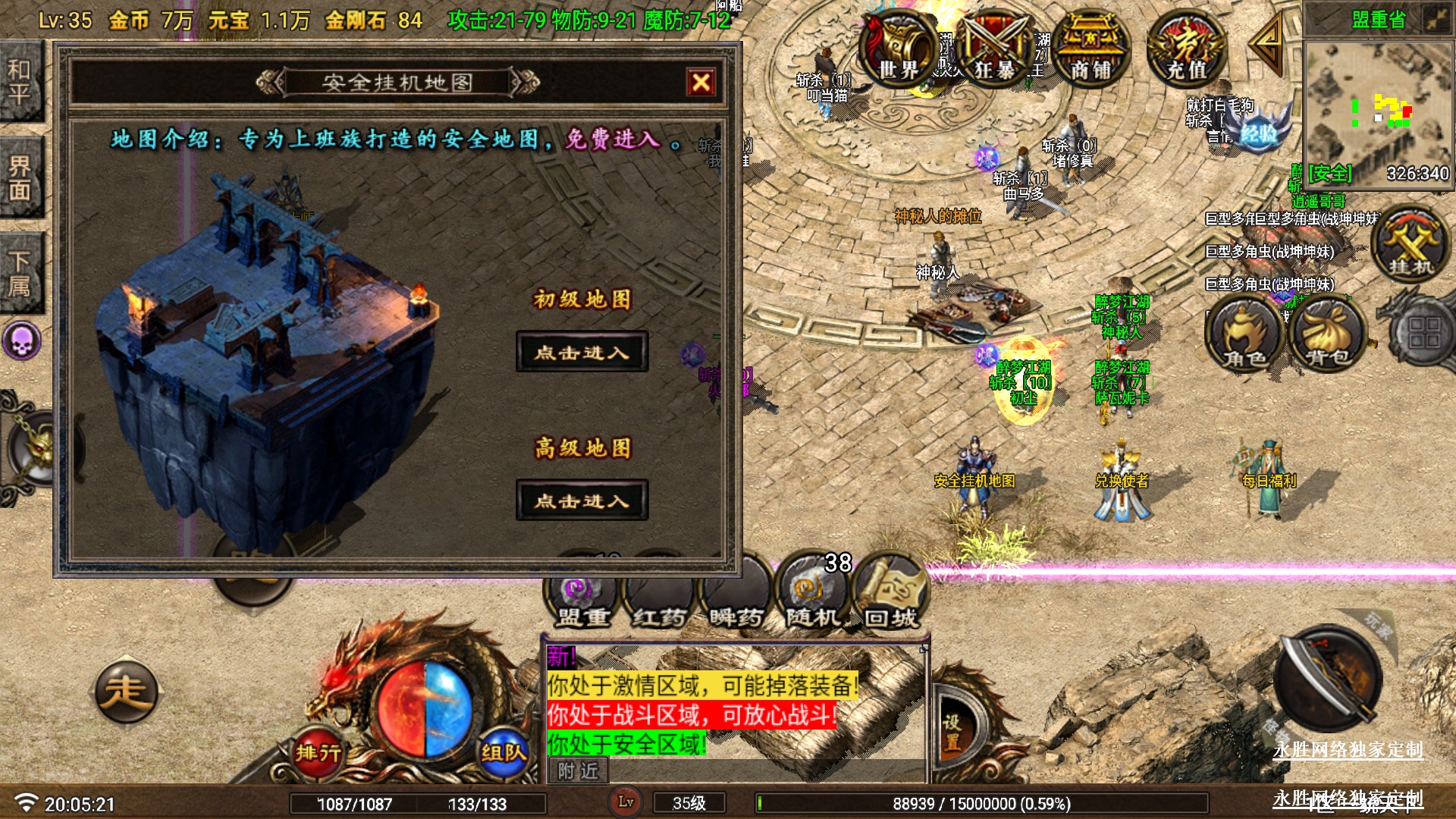Viewport: 1456px width, 819px height.
Task: Open the 角色 character sheet
Action: pos(1244,334)
